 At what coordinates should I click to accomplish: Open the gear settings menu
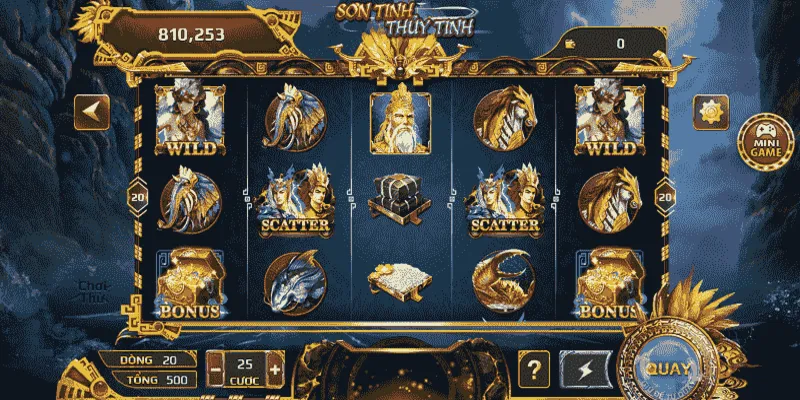[712, 111]
